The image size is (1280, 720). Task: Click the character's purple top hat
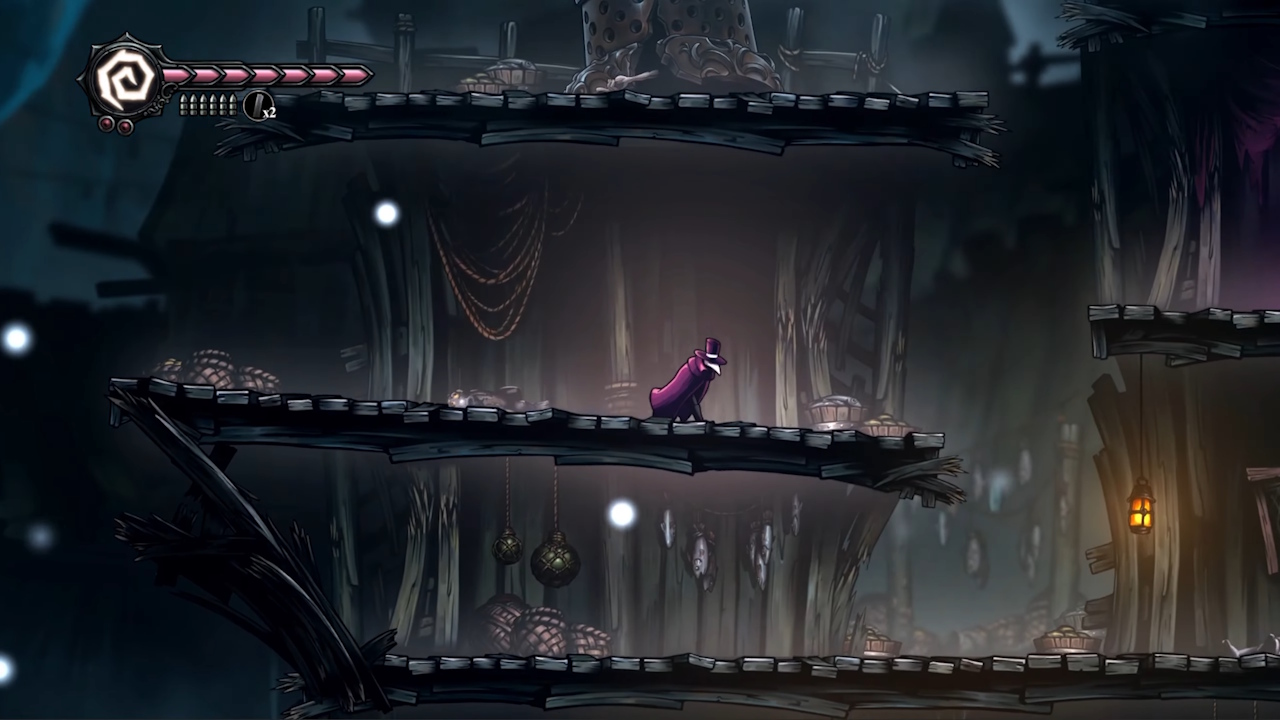coord(715,345)
